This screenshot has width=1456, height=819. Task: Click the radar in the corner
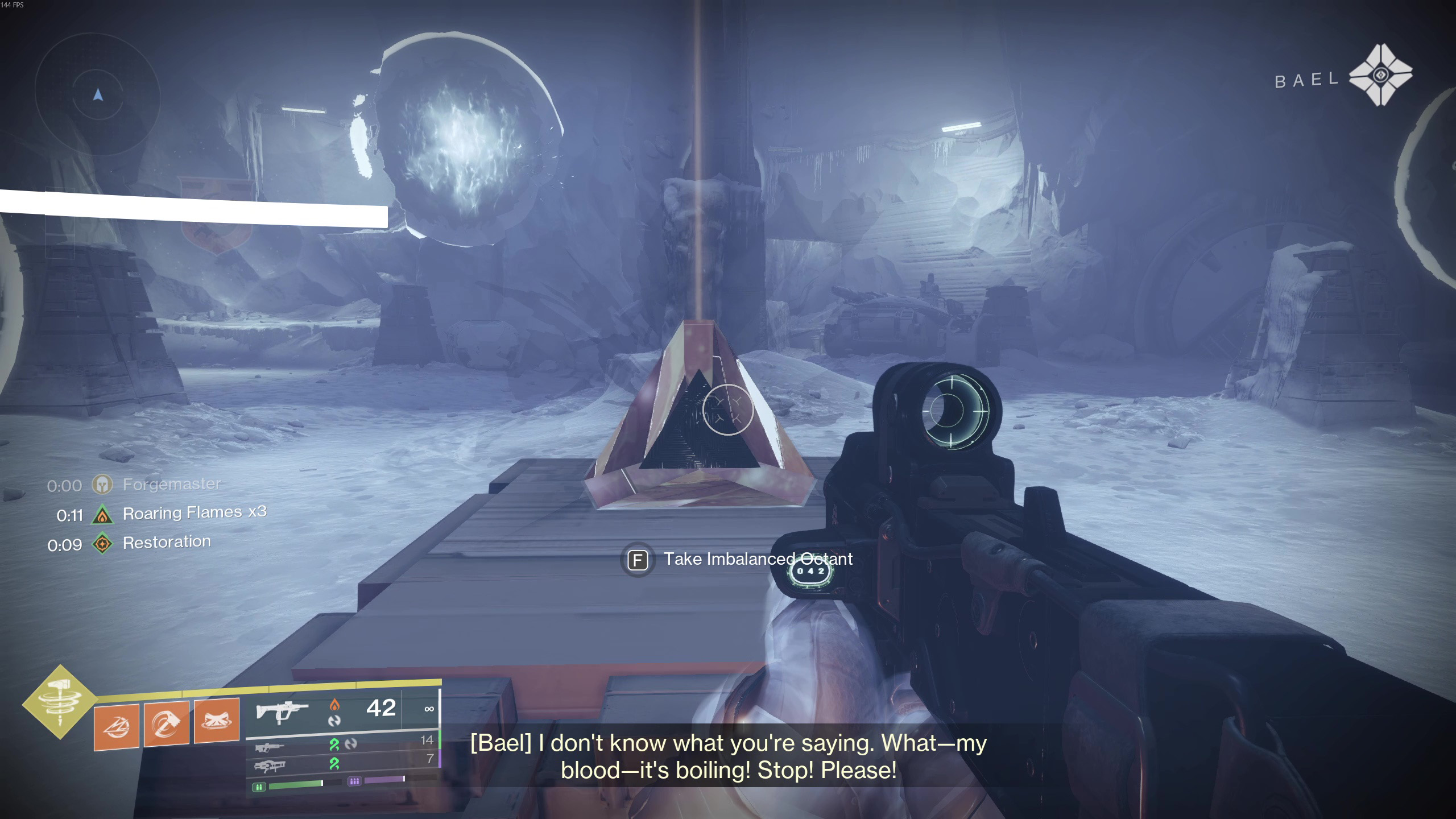98,94
